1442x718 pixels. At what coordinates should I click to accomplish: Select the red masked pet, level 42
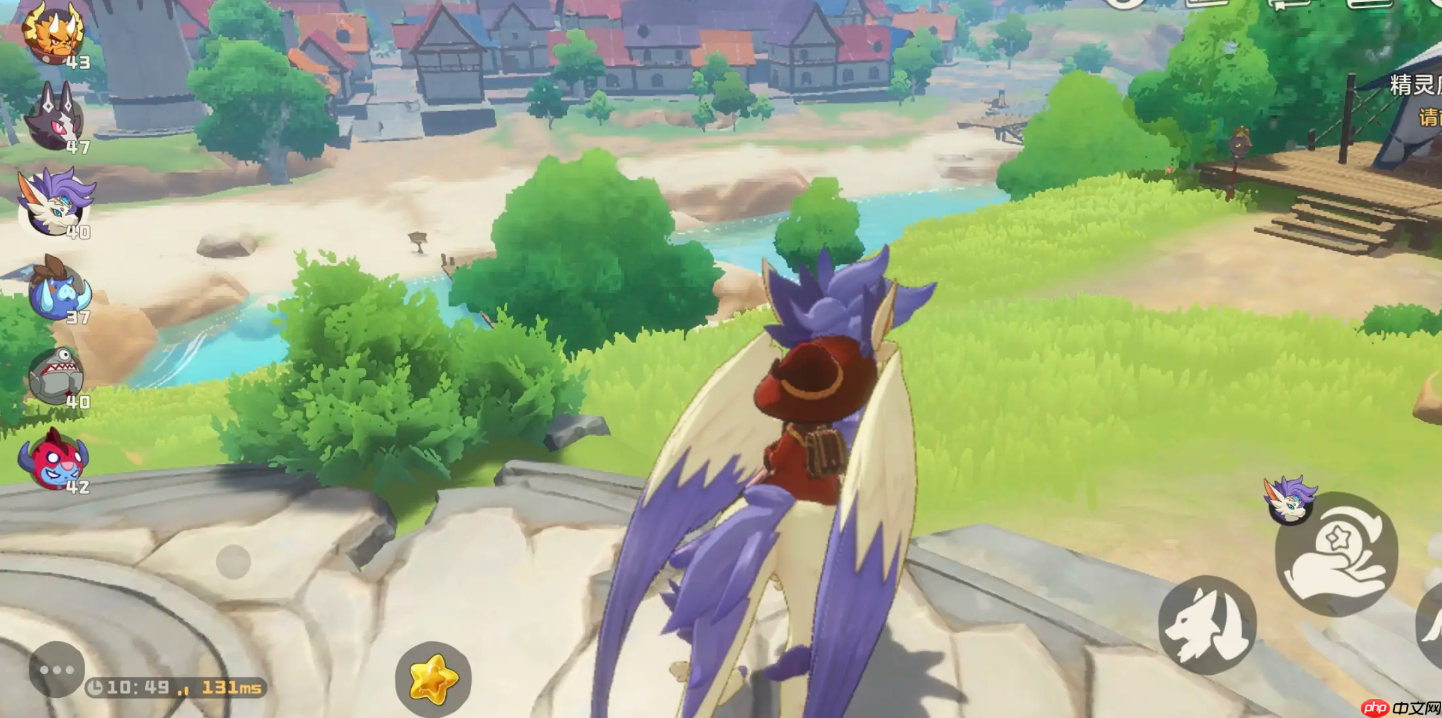tap(54, 459)
